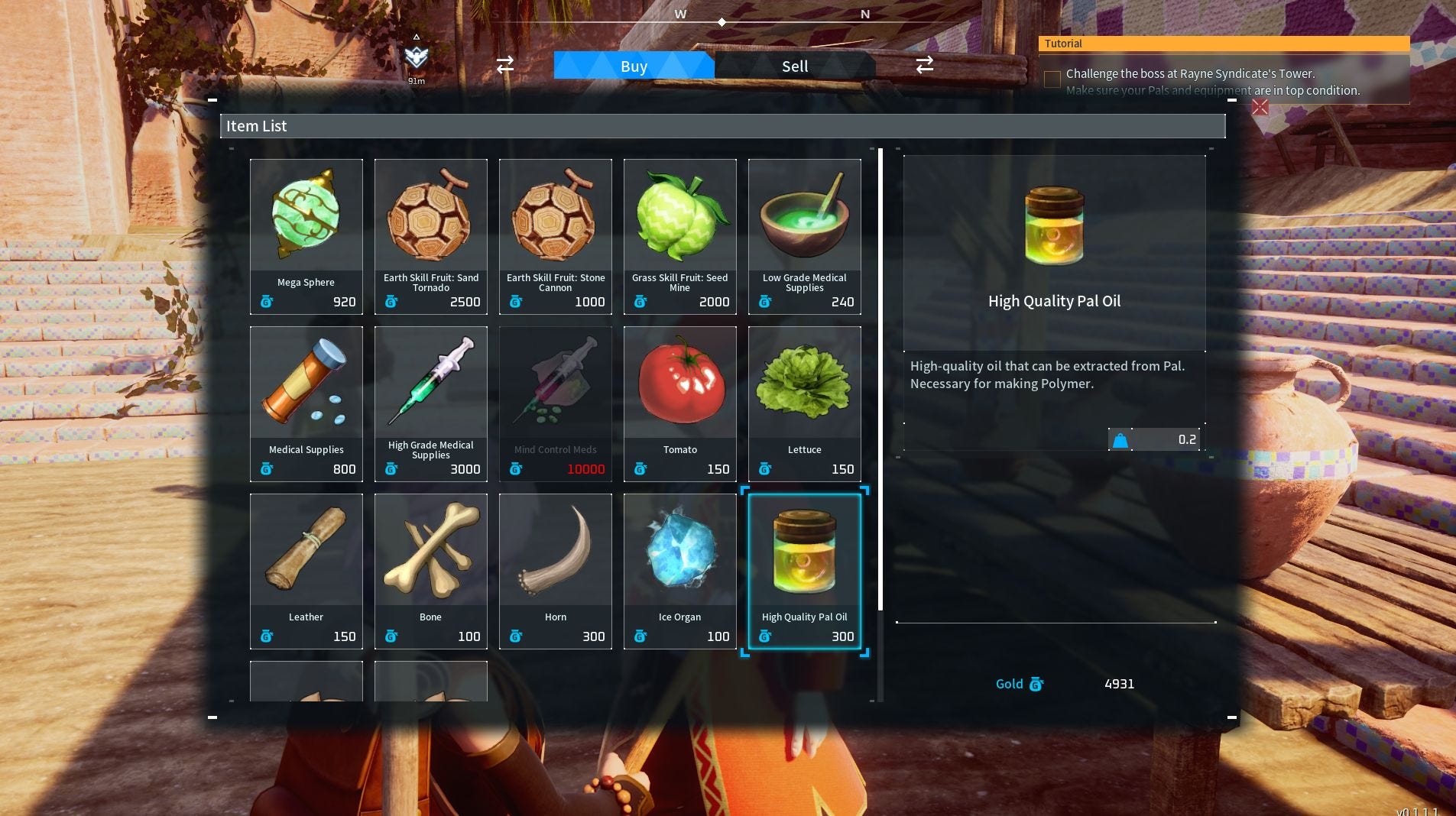Click the High Quality Pal Oil slot

pos(804,571)
